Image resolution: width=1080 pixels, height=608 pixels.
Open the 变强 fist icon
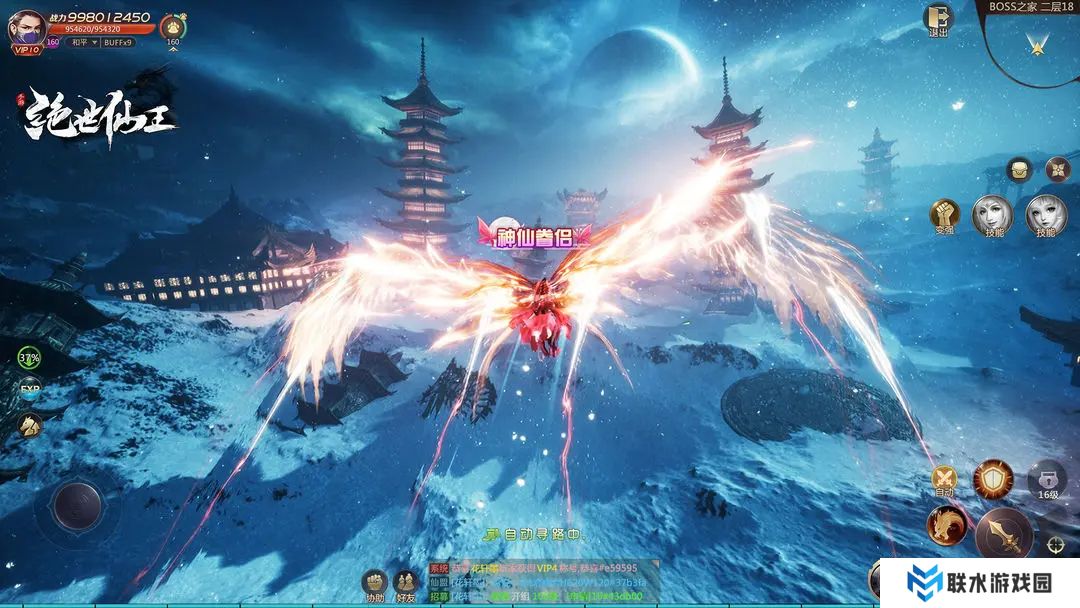click(x=944, y=215)
